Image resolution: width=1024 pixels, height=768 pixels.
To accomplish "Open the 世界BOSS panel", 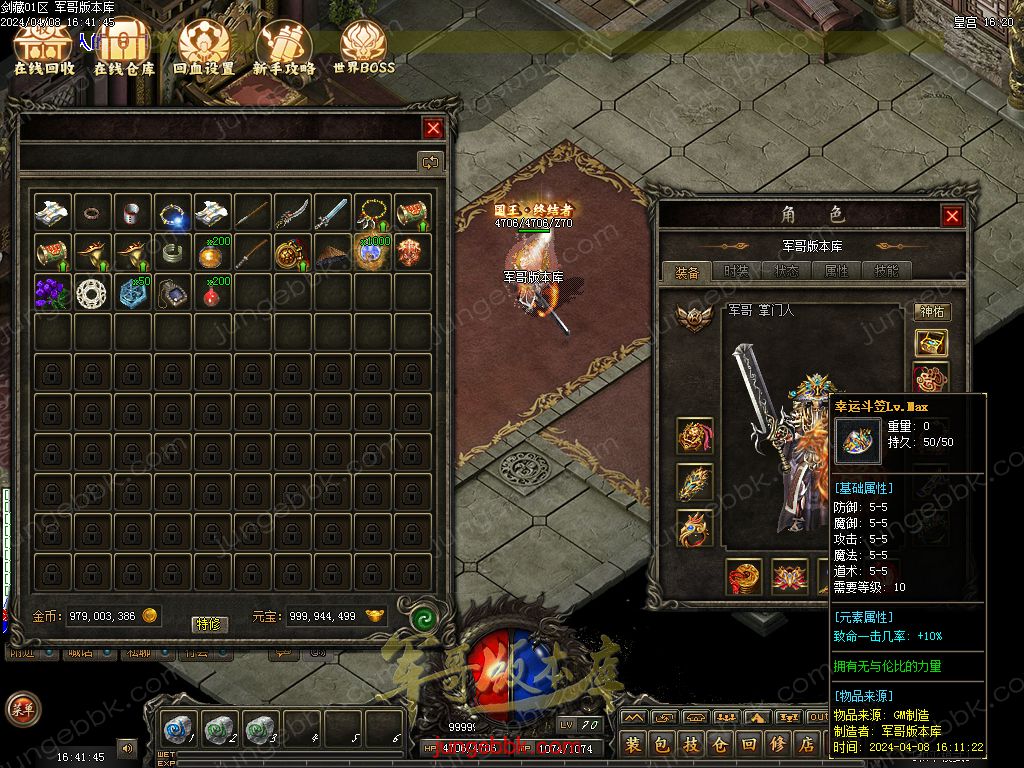I will click(363, 48).
